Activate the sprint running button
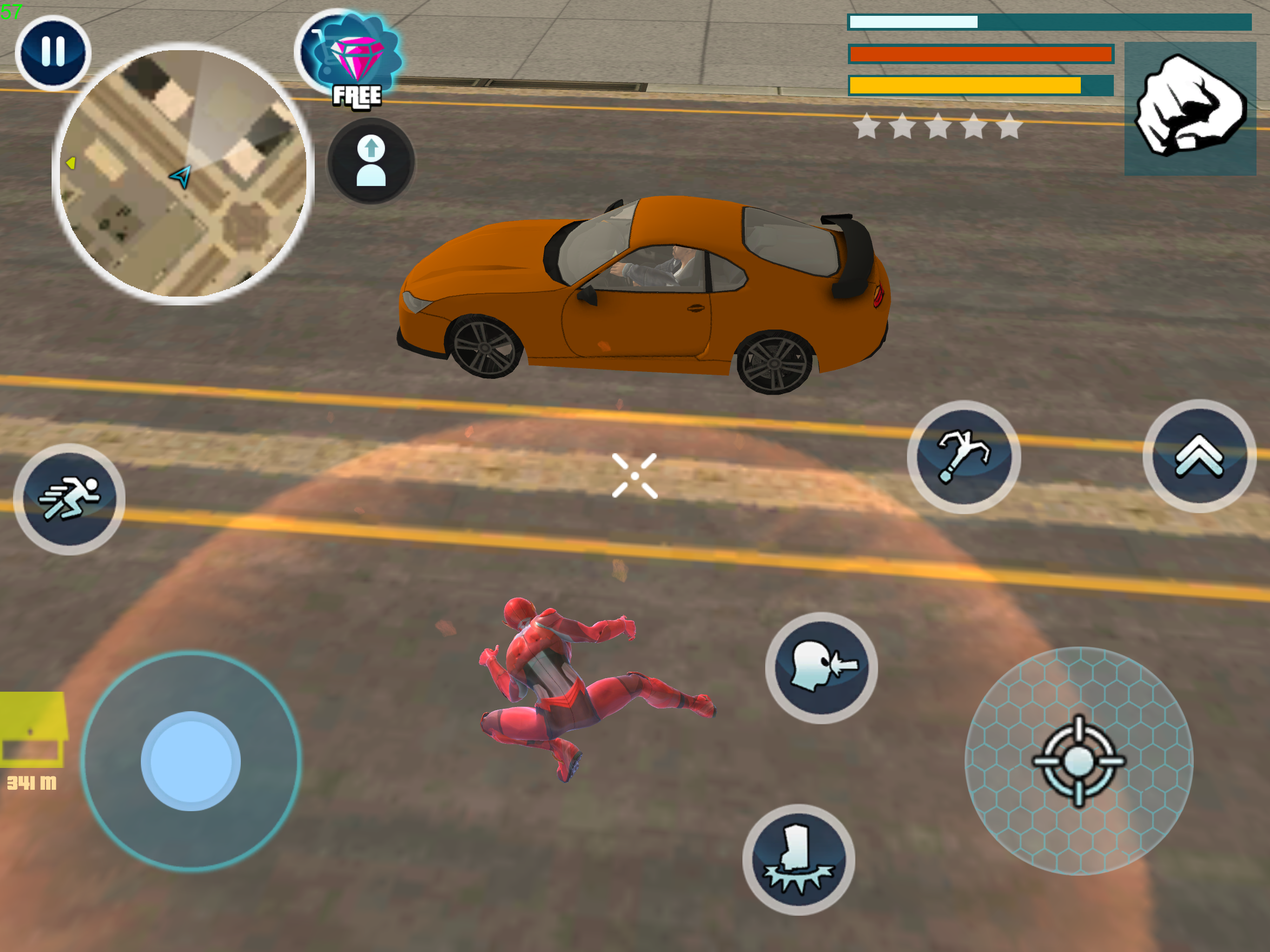 (69, 499)
